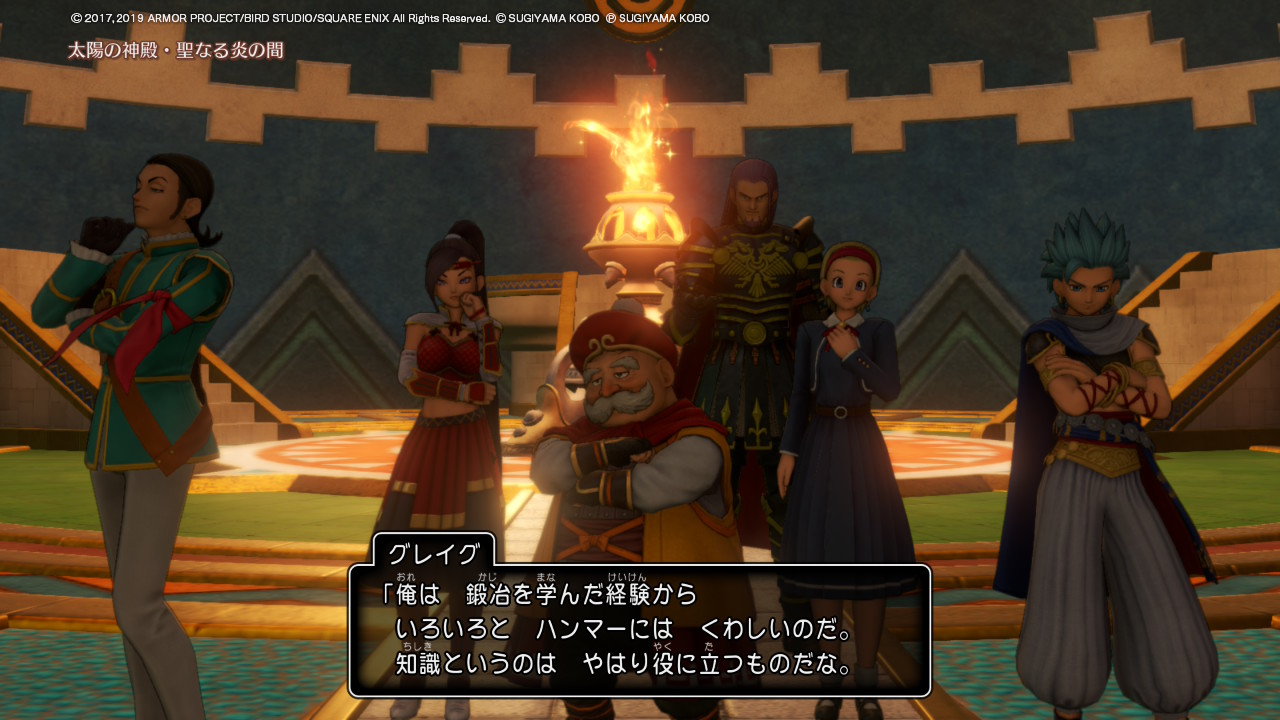Advance the グレイグ dialogue text box
The image size is (1280, 720).
(x=640, y=630)
